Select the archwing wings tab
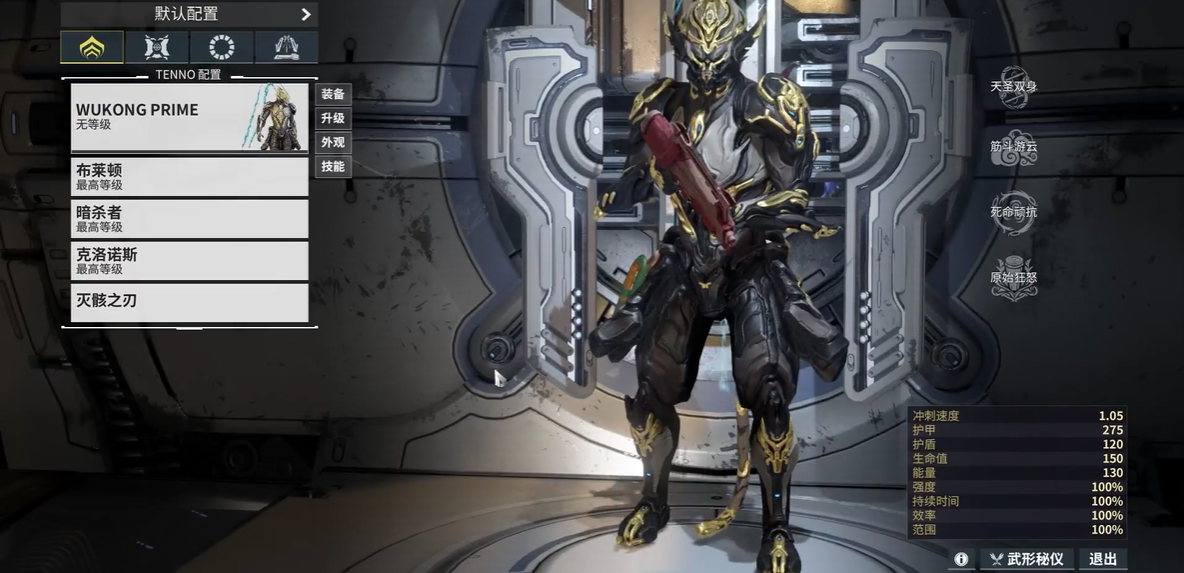This screenshot has height=573, width=1184. pyautogui.click(x=286, y=47)
